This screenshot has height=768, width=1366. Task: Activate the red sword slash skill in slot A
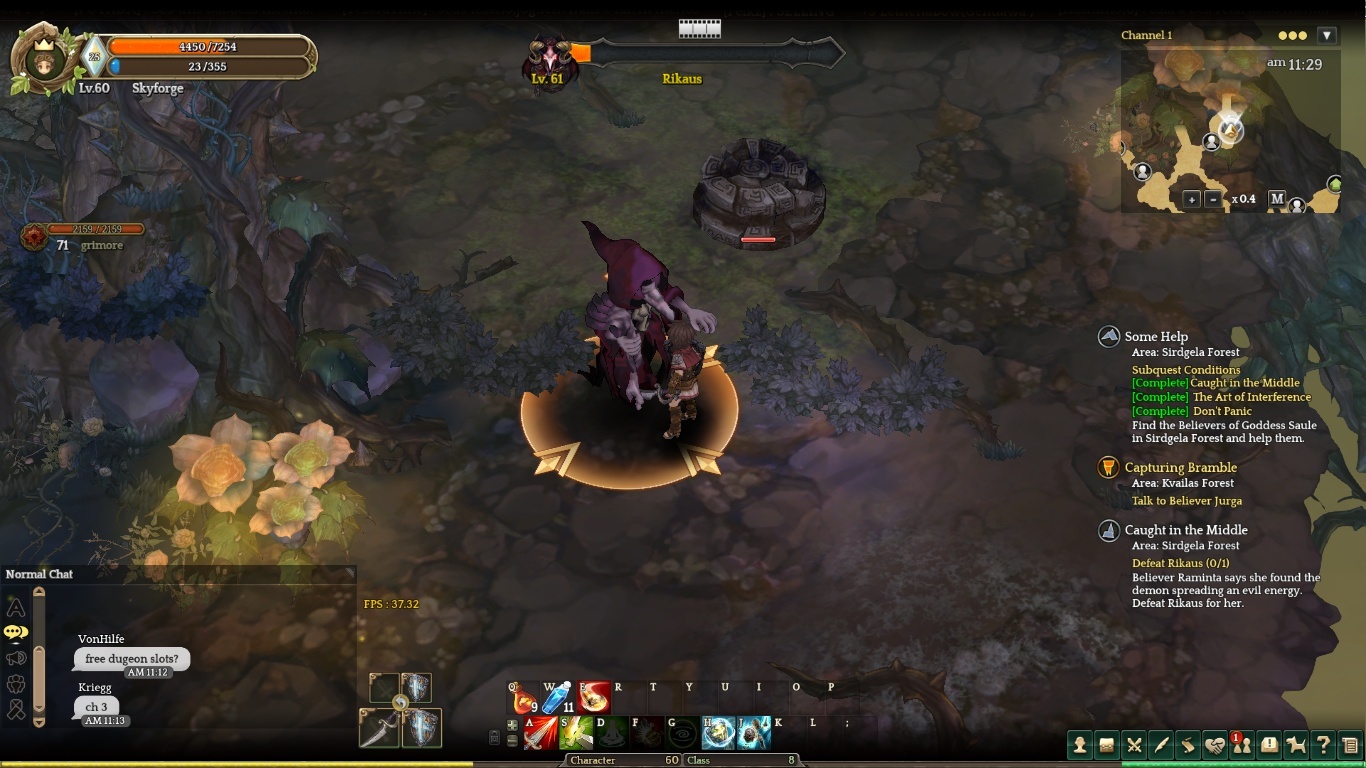click(x=541, y=734)
